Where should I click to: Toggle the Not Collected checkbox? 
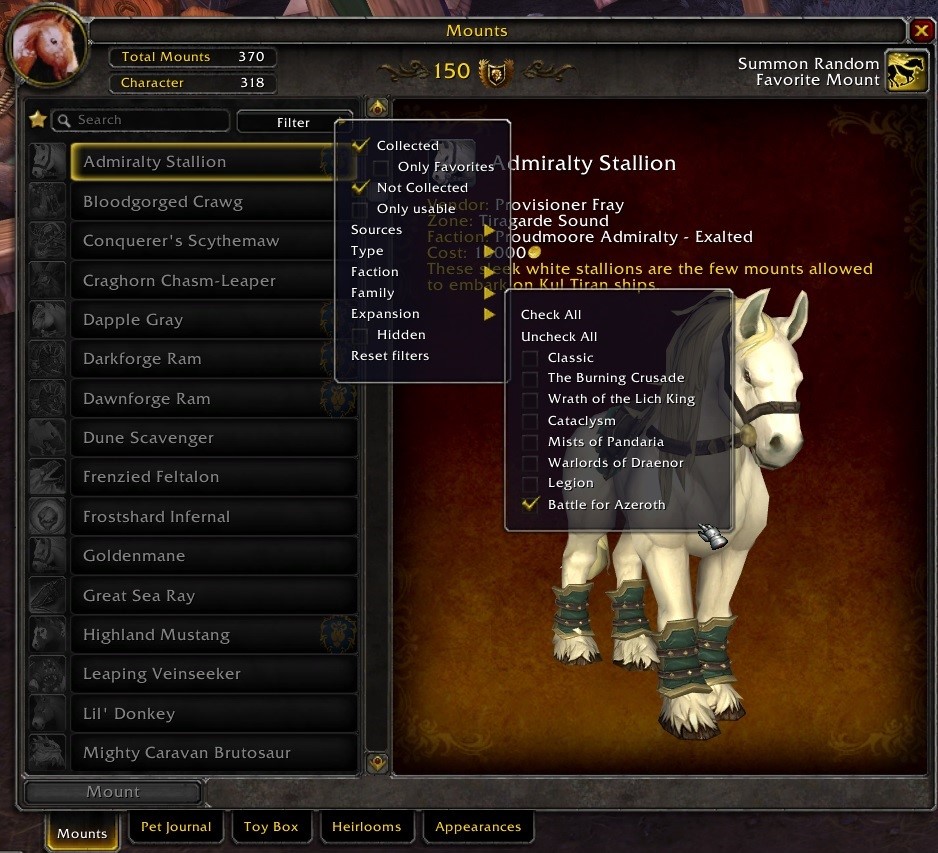(x=361, y=188)
